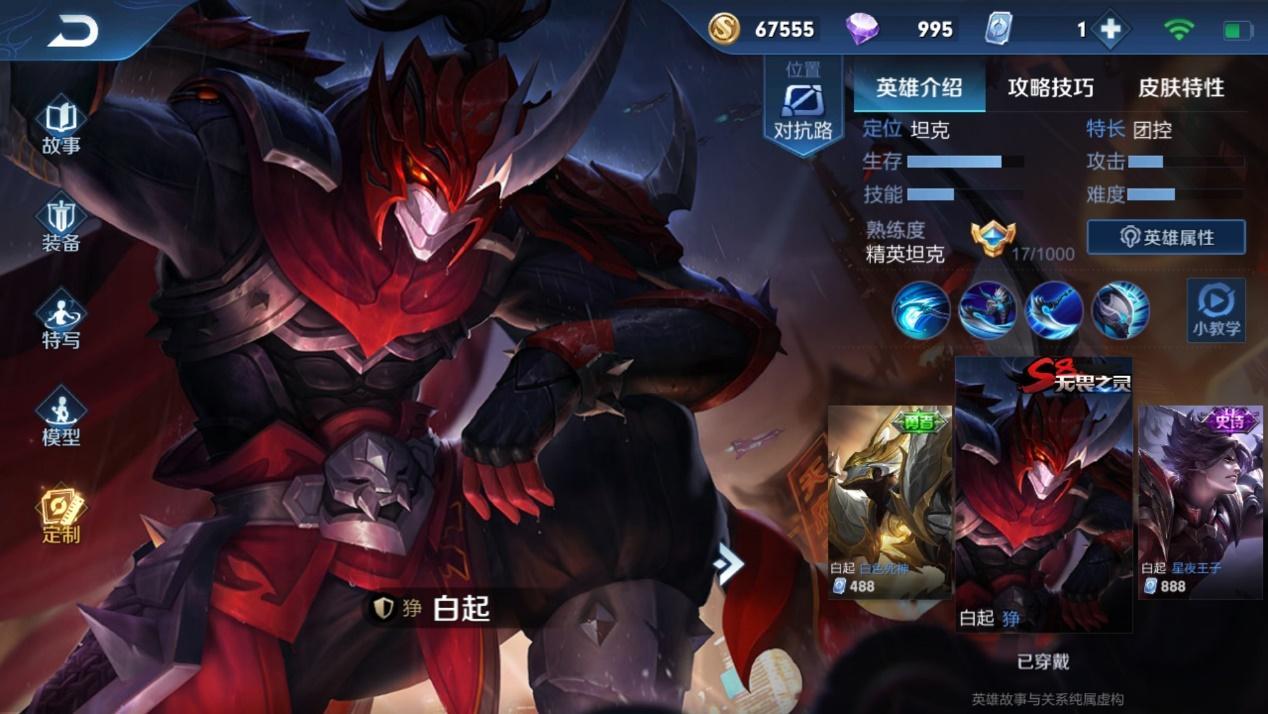This screenshot has height=714, width=1268.
Task: Add more skin vouchers with plus button
Action: (1110, 30)
